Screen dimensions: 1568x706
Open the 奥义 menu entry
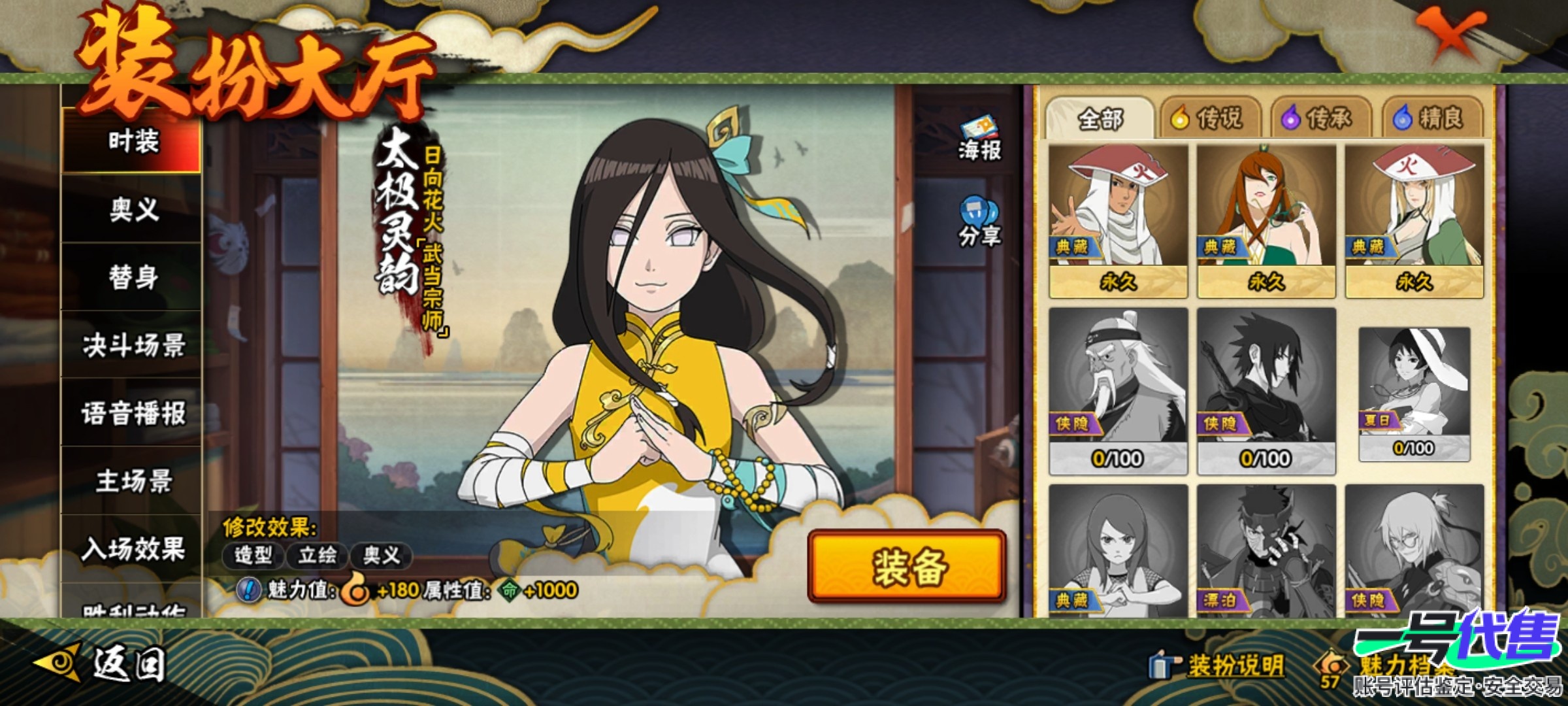pyautogui.click(x=133, y=210)
